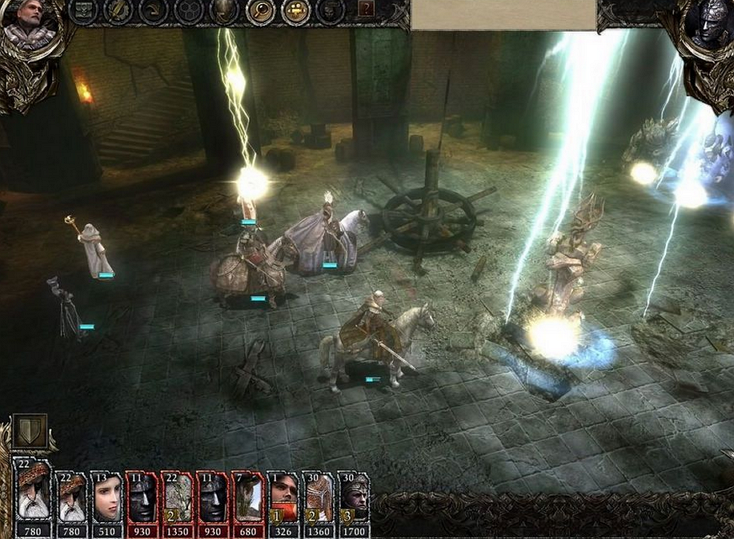Select the unit portrait showing 1360 health
The image size is (734, 539).
pyautogui.click(x=319, y=496)
